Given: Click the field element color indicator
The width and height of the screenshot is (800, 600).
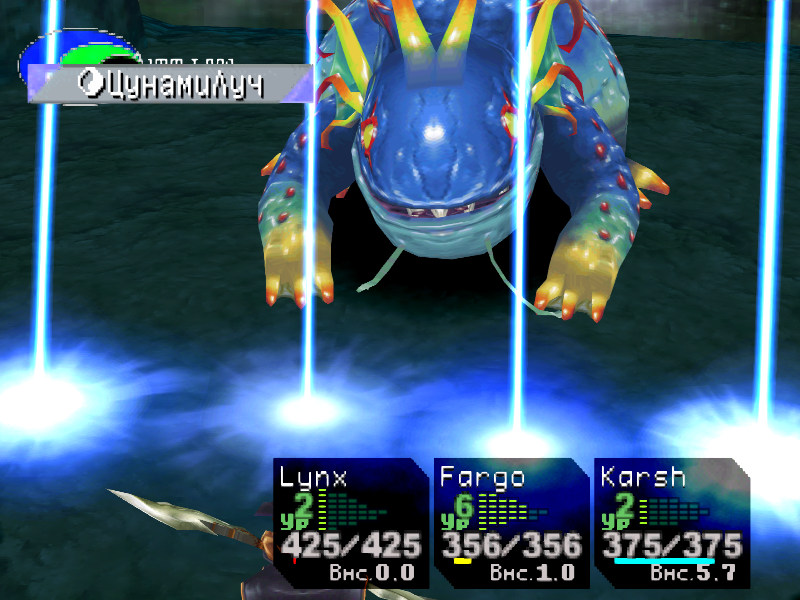Looking at the screenshot, I should [x=75, y=52].
